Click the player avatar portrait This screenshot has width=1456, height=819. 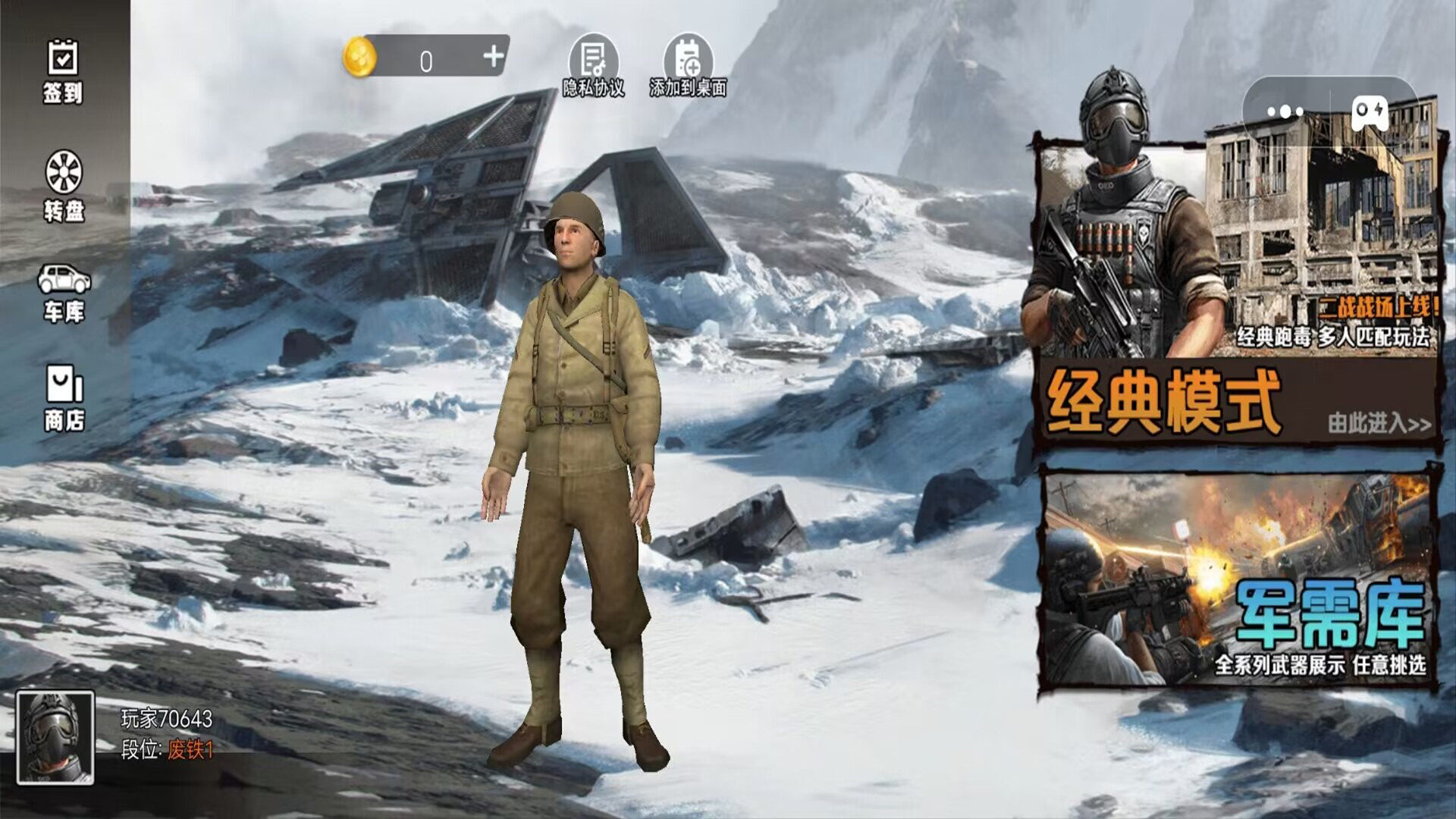click(x=55, y=737)
